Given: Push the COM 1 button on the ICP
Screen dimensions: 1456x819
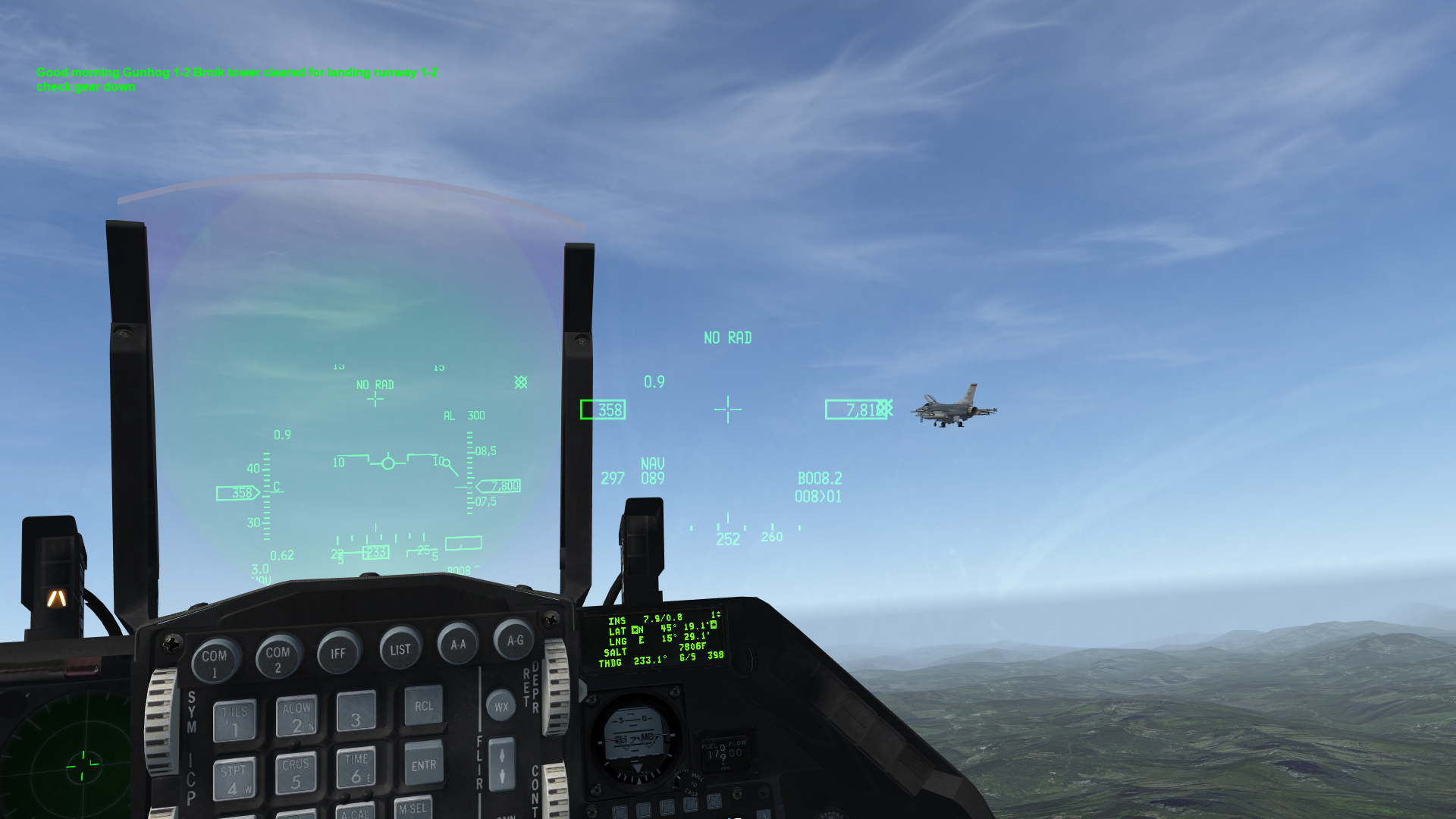Looking at the screenshot, I should (215, 661).
